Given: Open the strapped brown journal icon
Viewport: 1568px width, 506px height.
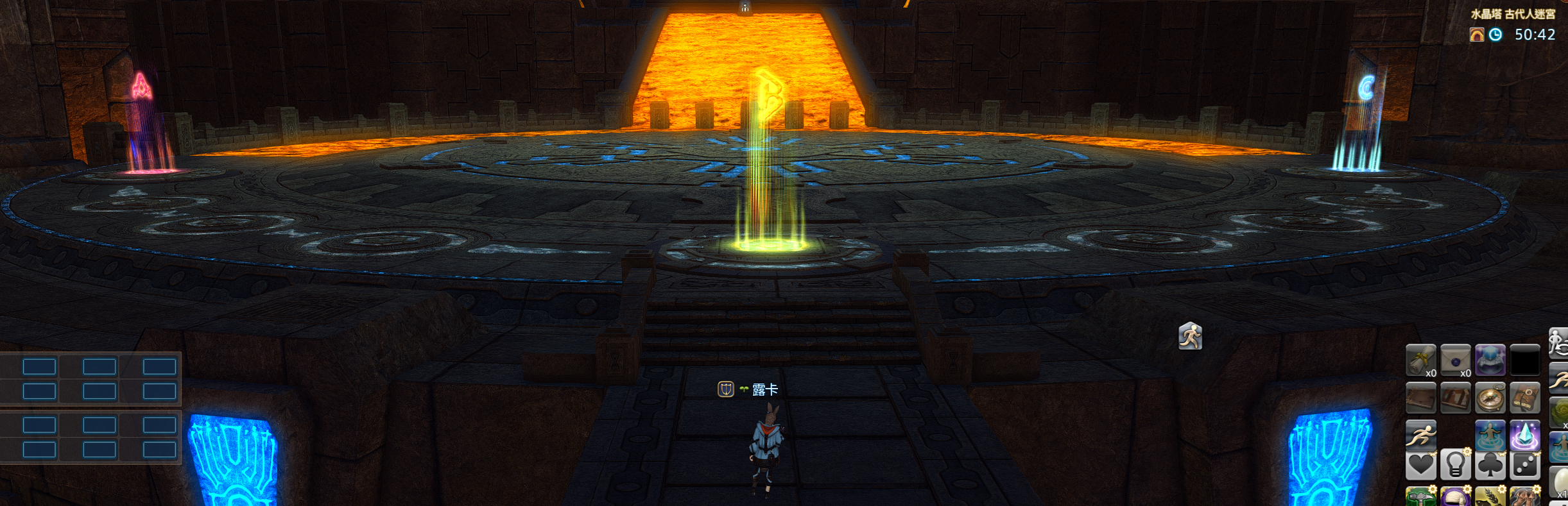Looking at the screenshot, I should (x=1455, y=398).
